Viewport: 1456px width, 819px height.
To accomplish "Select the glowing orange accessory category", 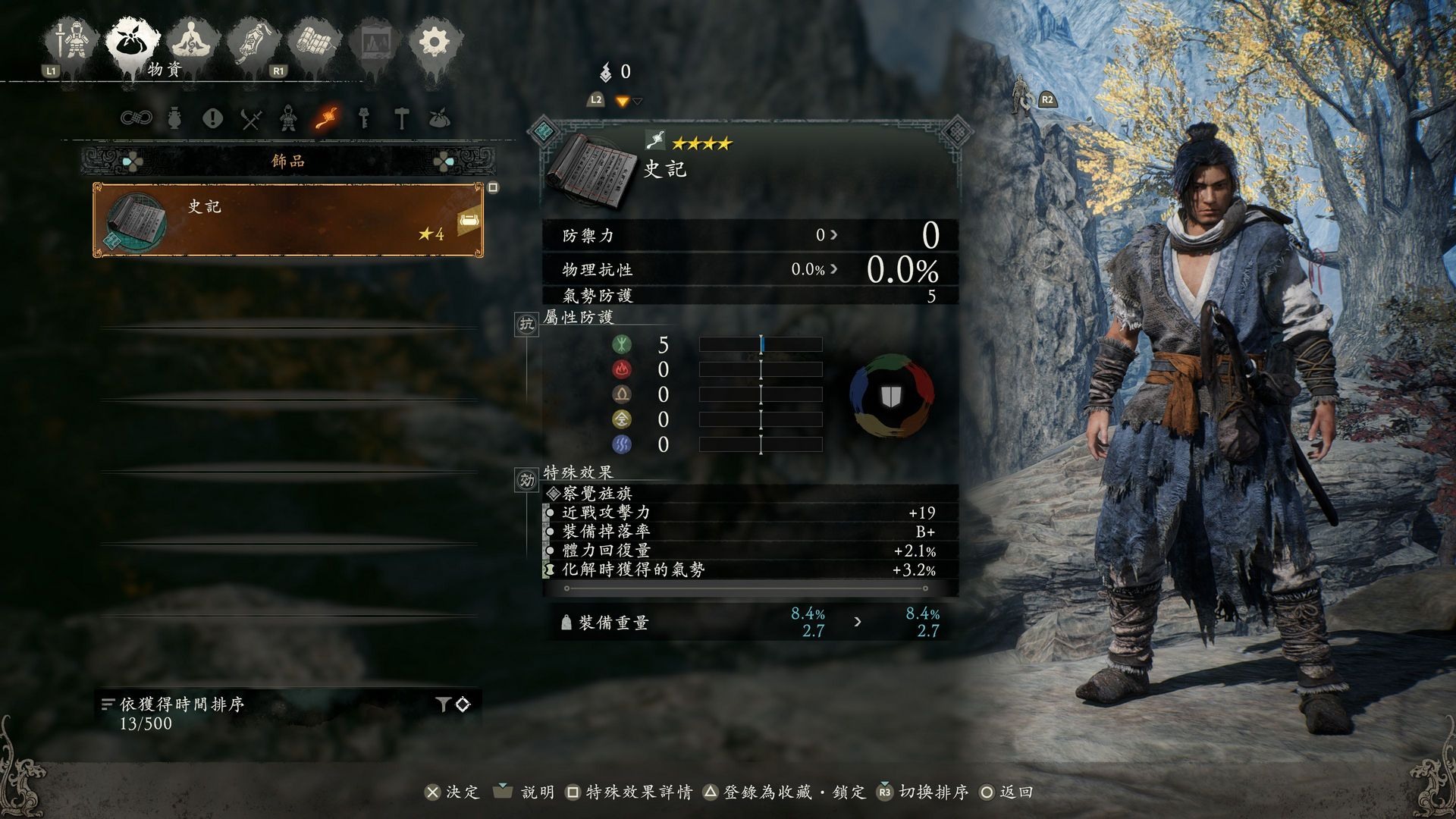I will tap(327, 118).
